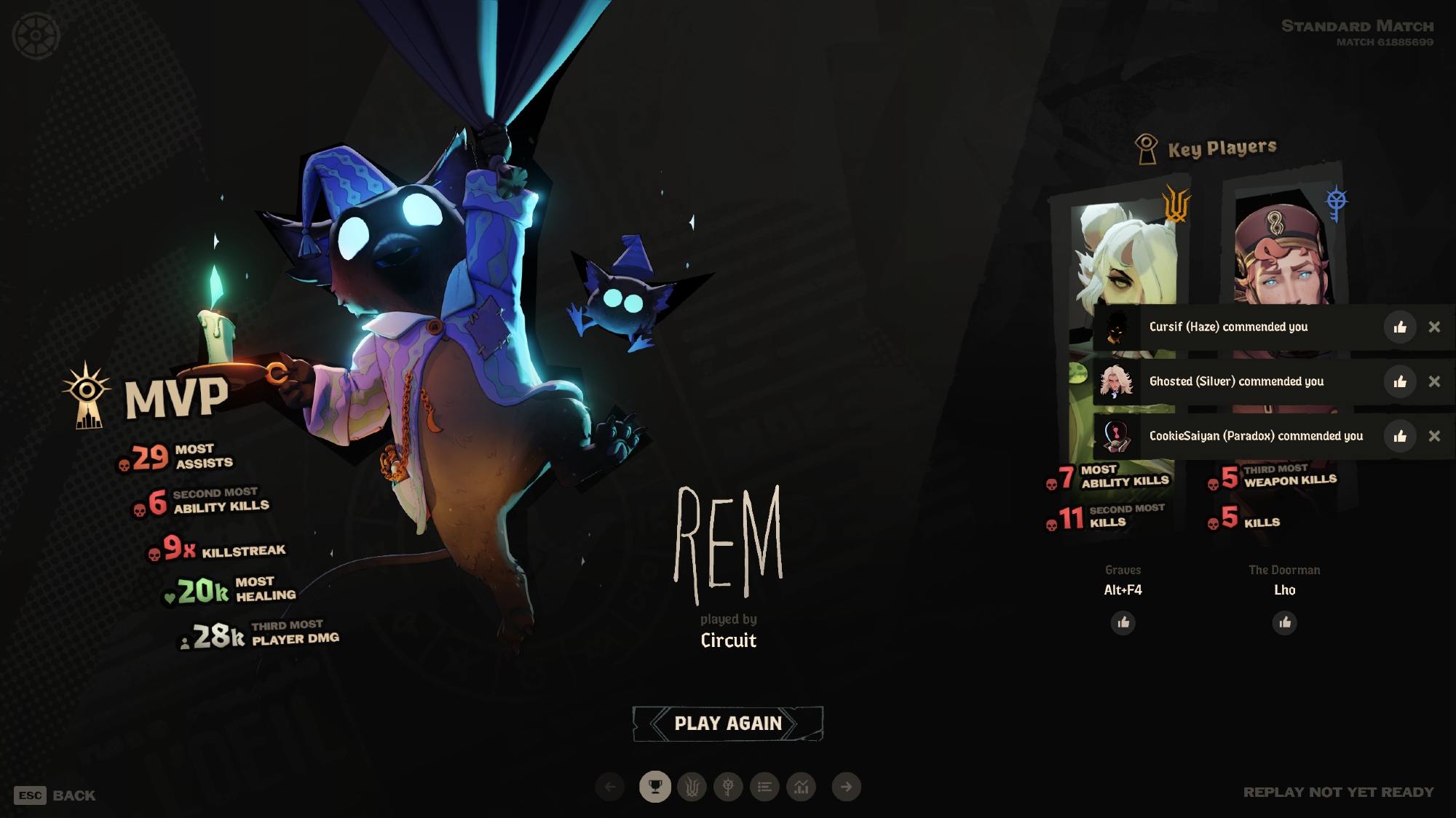Switch to the key-wheel team emblem tab
1456x818 pixels.
[x=728, y=787]
